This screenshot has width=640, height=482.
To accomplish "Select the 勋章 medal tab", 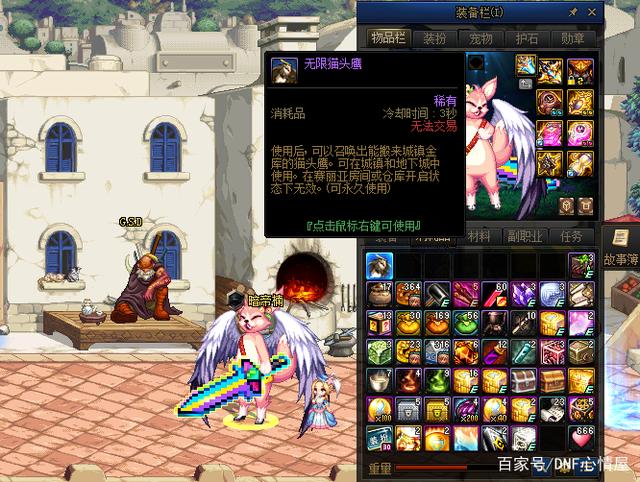I will click(572, 38).
